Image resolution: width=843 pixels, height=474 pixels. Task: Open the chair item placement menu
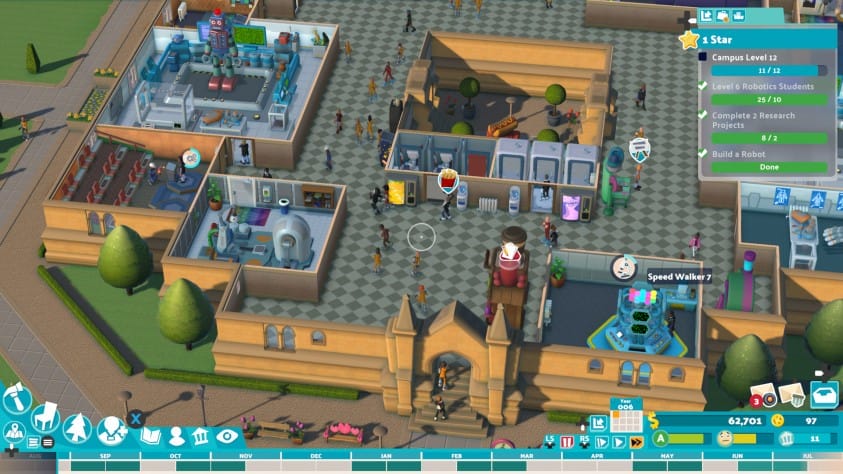click(x=45, y=416)
